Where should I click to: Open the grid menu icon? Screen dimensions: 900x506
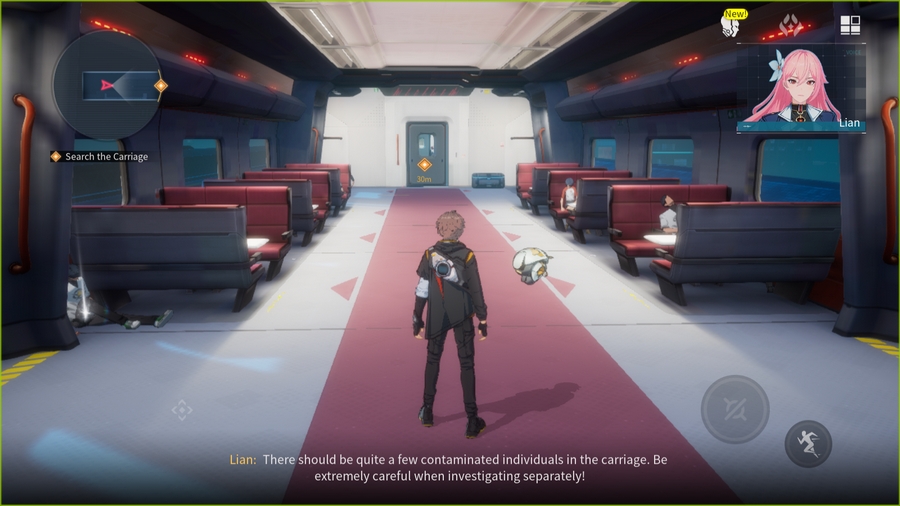point(850,26)
